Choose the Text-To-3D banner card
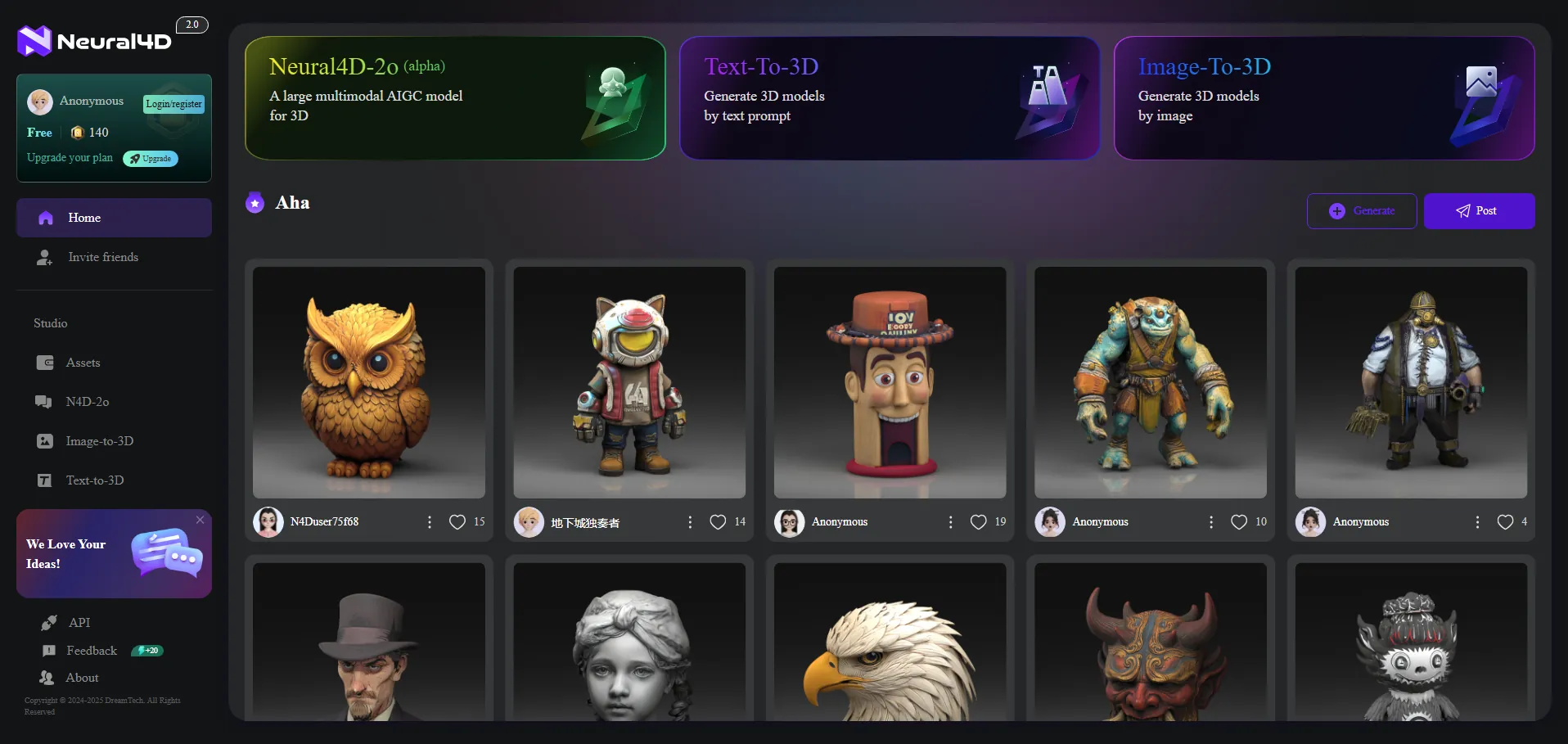The width and height of the screenshot is (1568, 744). coord(890,98)
